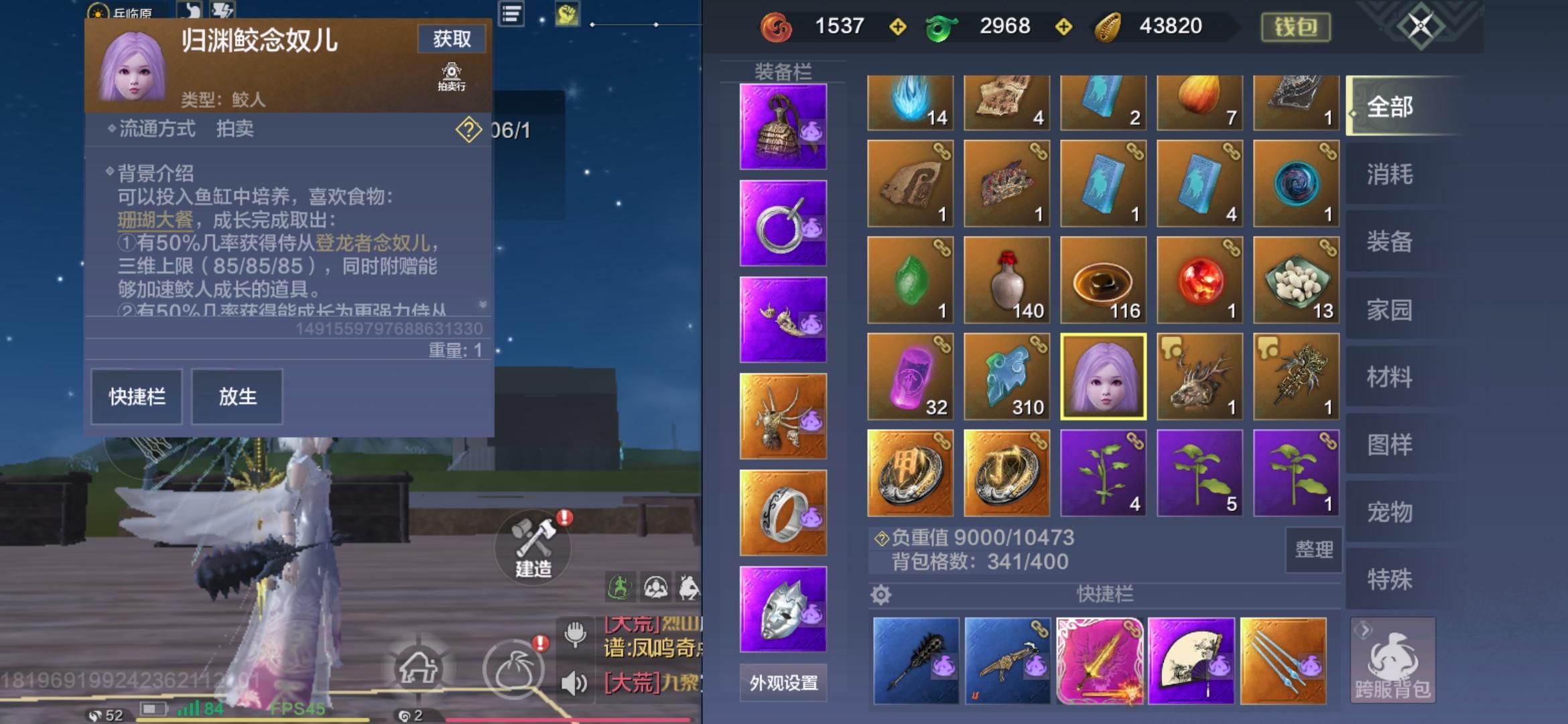Toggle the green sprint figure icon near 建造
The width and height of the screenshot is (1568, 724).
pos(620,585)
